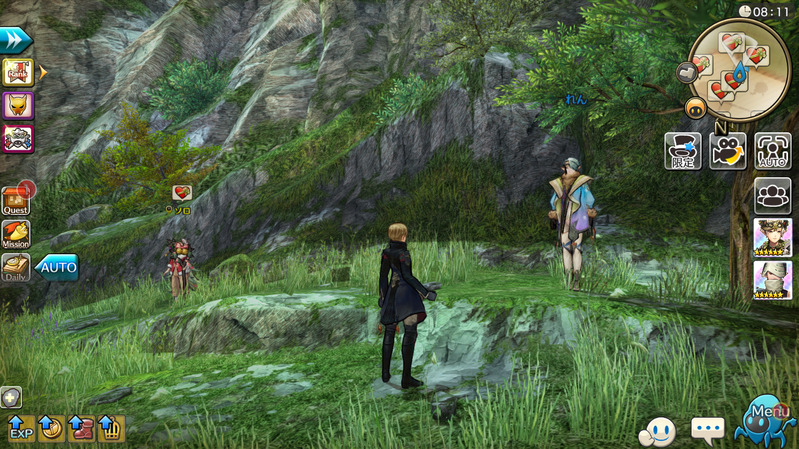Collapse the left panel with the double-arrow button
Image resolution: width=799 pixels, height=449 pixels.
(16, 41)
